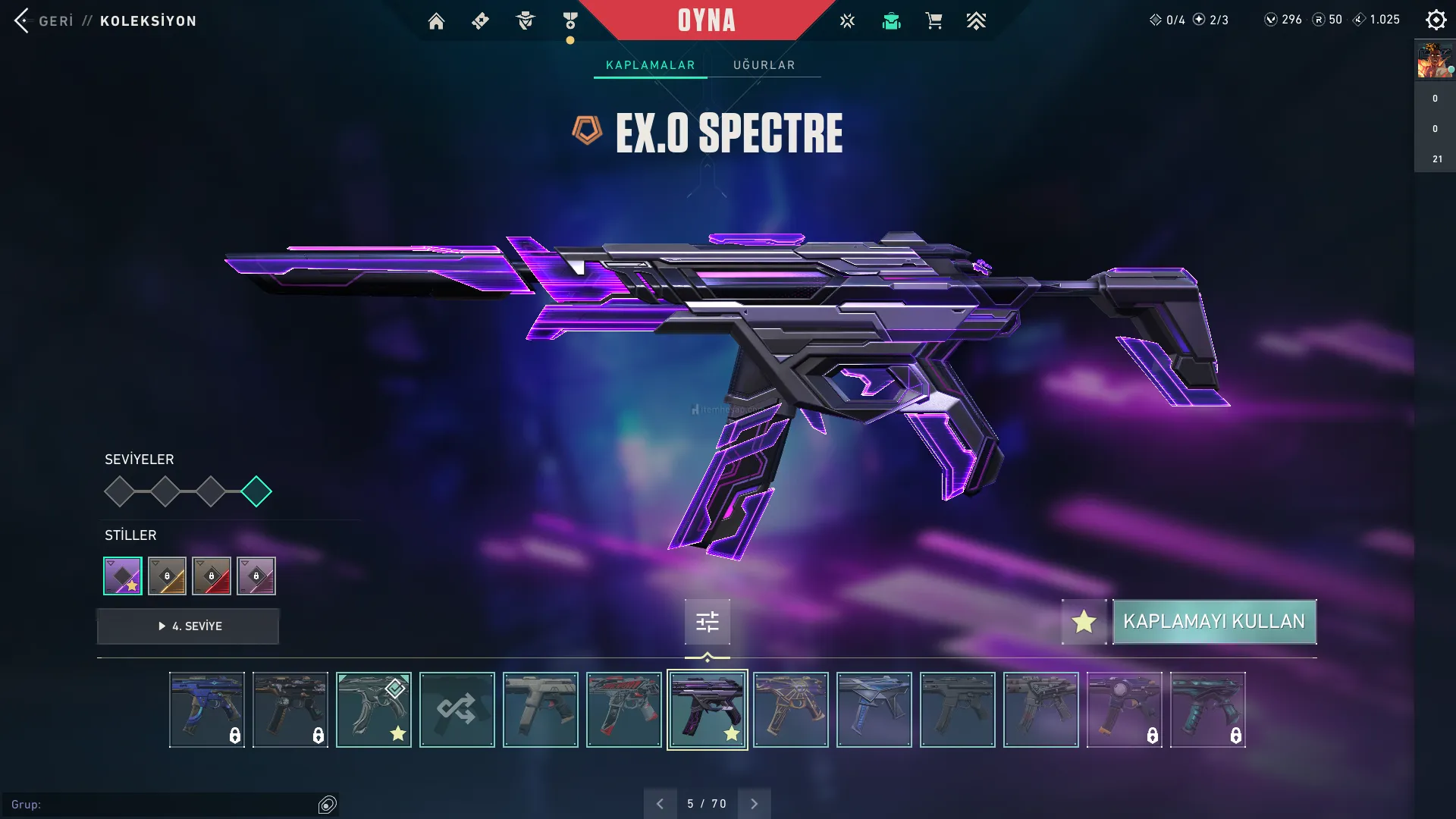Screen dimensions: 1456x819
Task: Open the store cart icon
Action: coord(934,21)
